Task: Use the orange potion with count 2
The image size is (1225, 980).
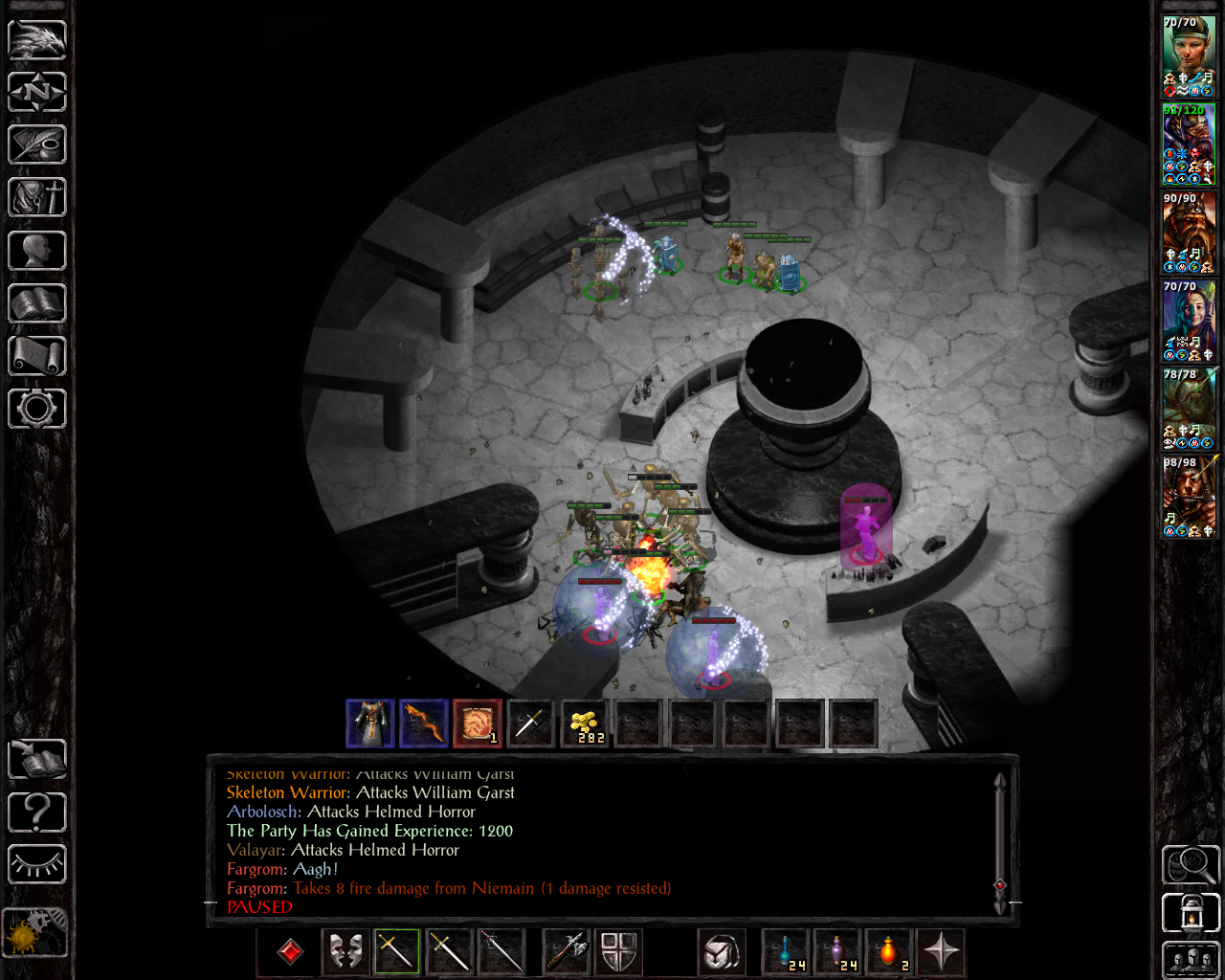Action: [x=889, y=952]
